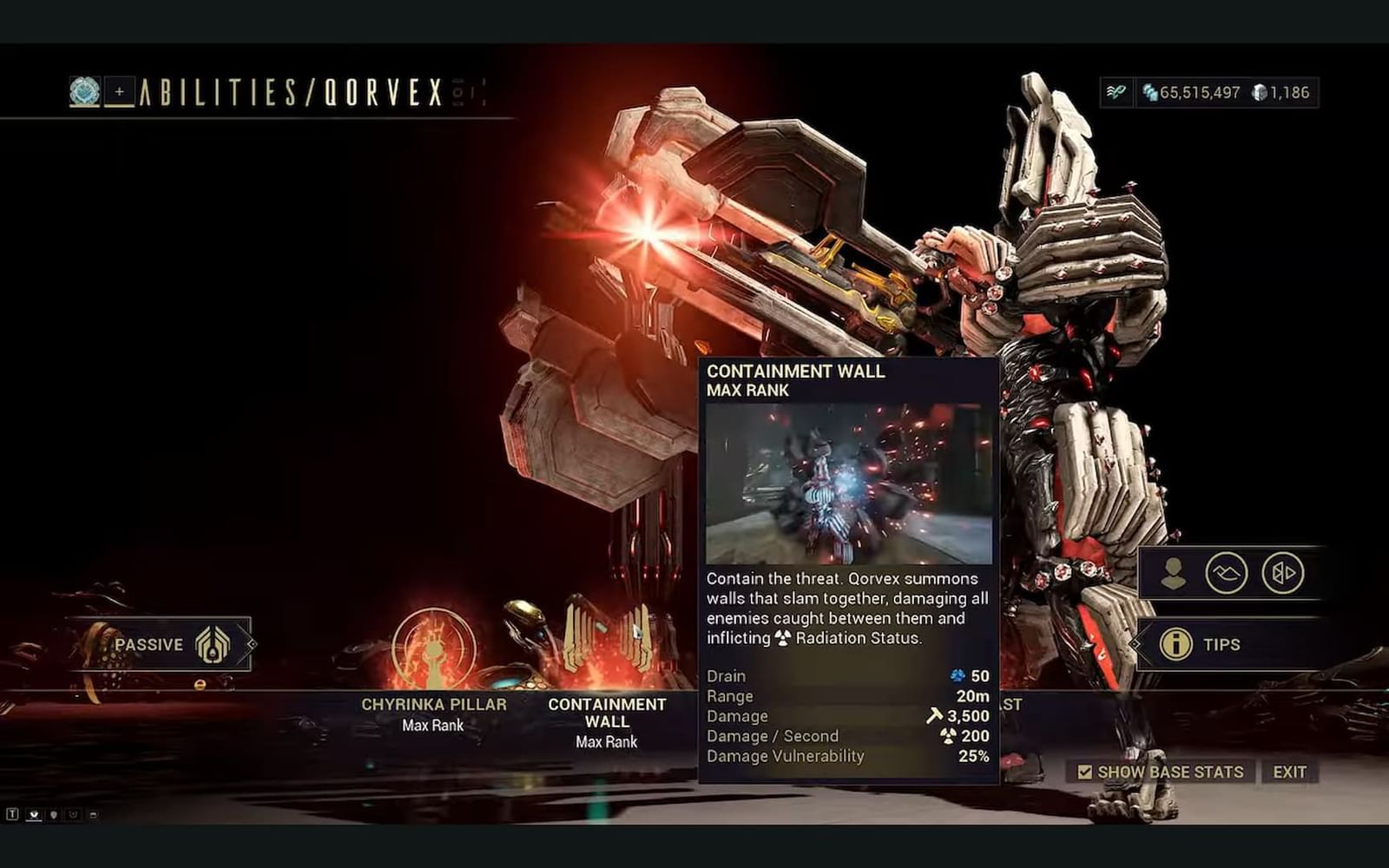
Task: Click the shield icon in the bottom taskbar
Action: coord(53,814)
